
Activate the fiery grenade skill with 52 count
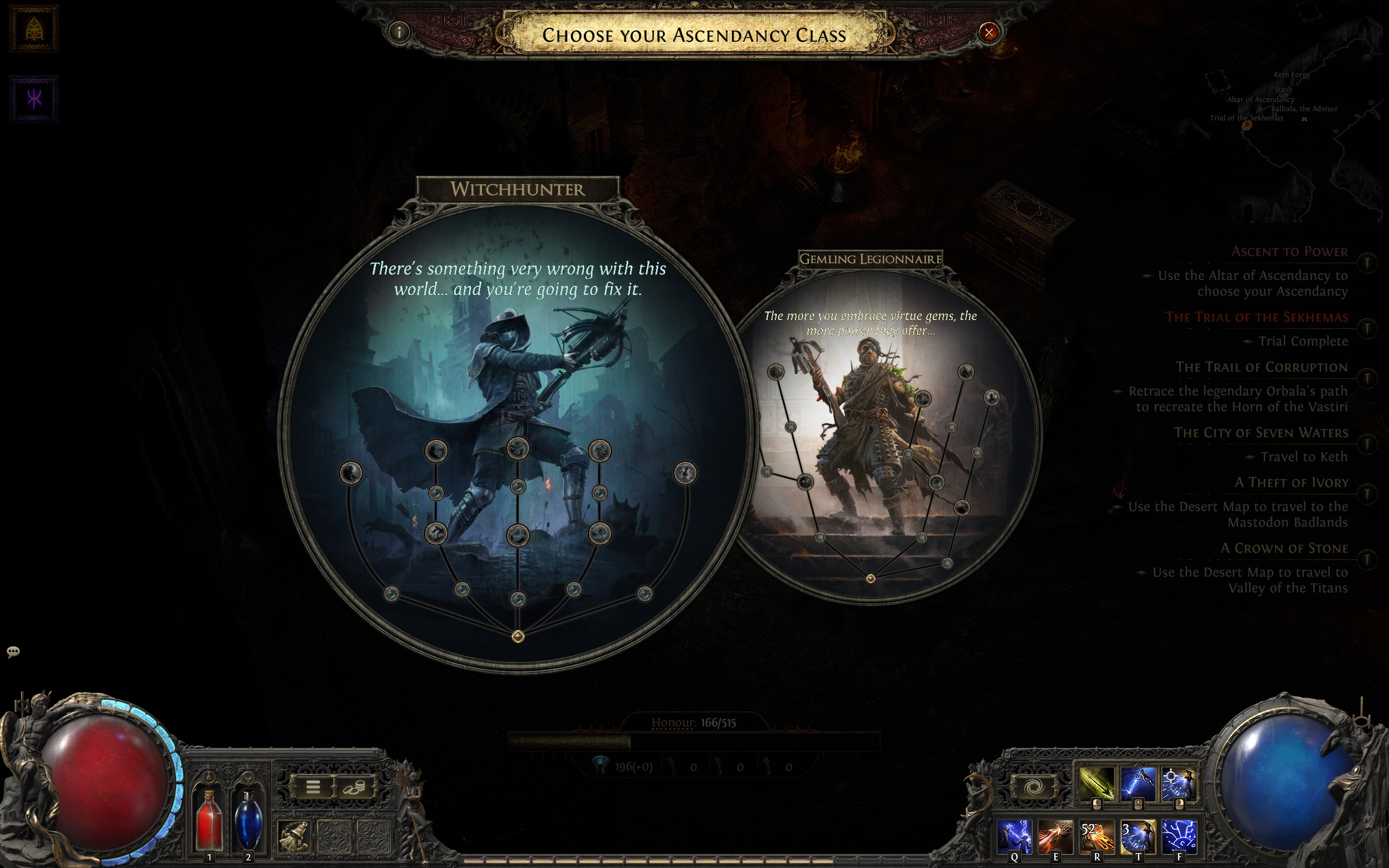point(1096,836)
